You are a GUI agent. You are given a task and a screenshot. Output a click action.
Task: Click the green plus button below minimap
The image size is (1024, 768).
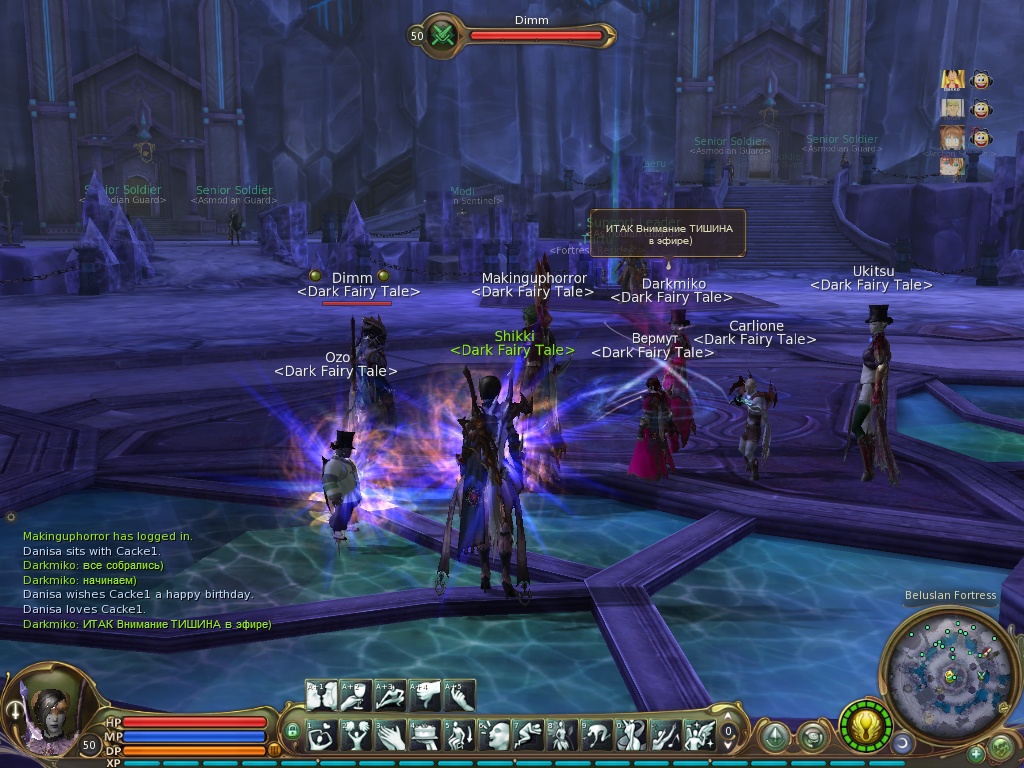point(976,753)
